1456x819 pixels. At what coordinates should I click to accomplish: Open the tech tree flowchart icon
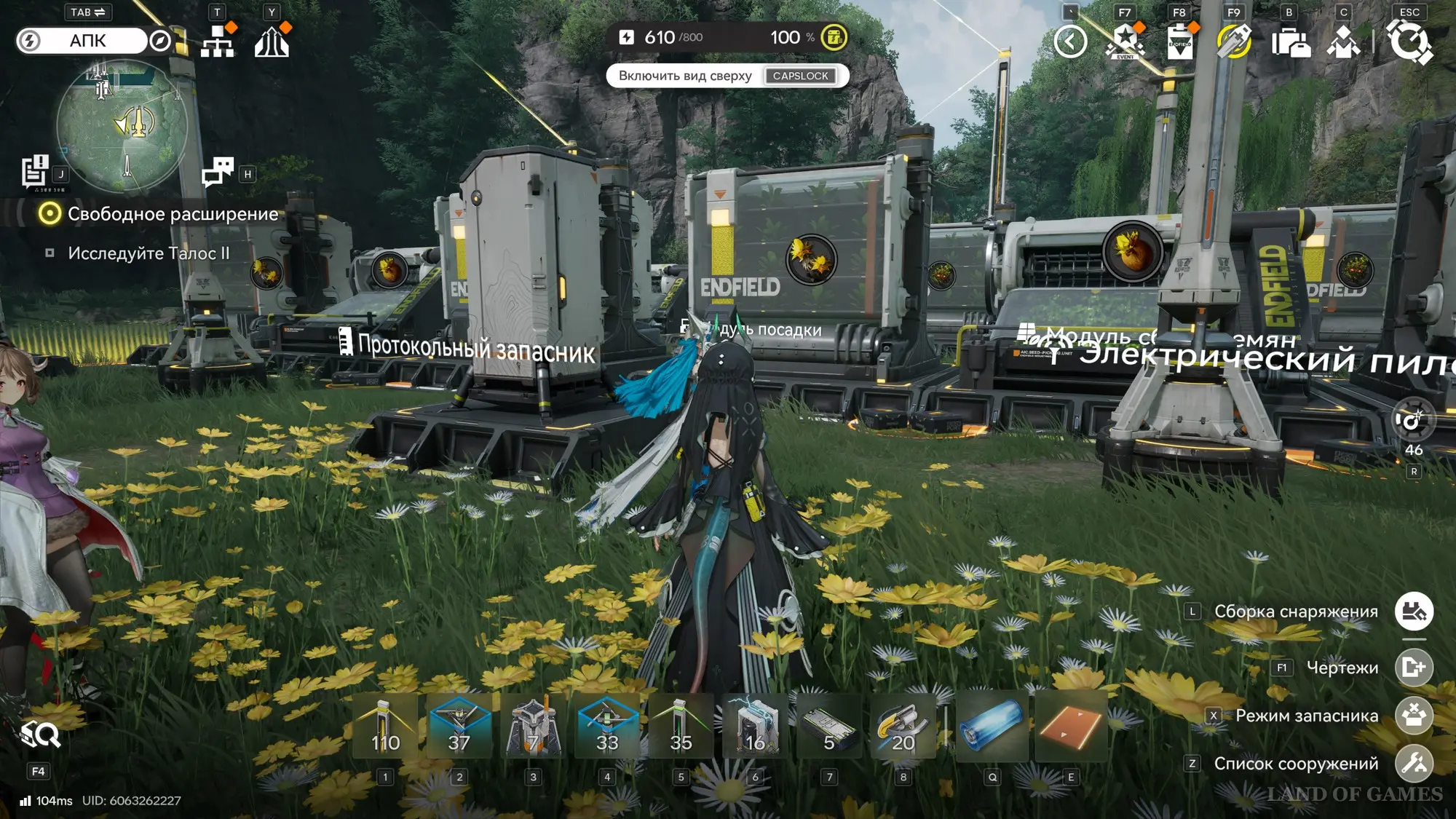coord(218,41)
